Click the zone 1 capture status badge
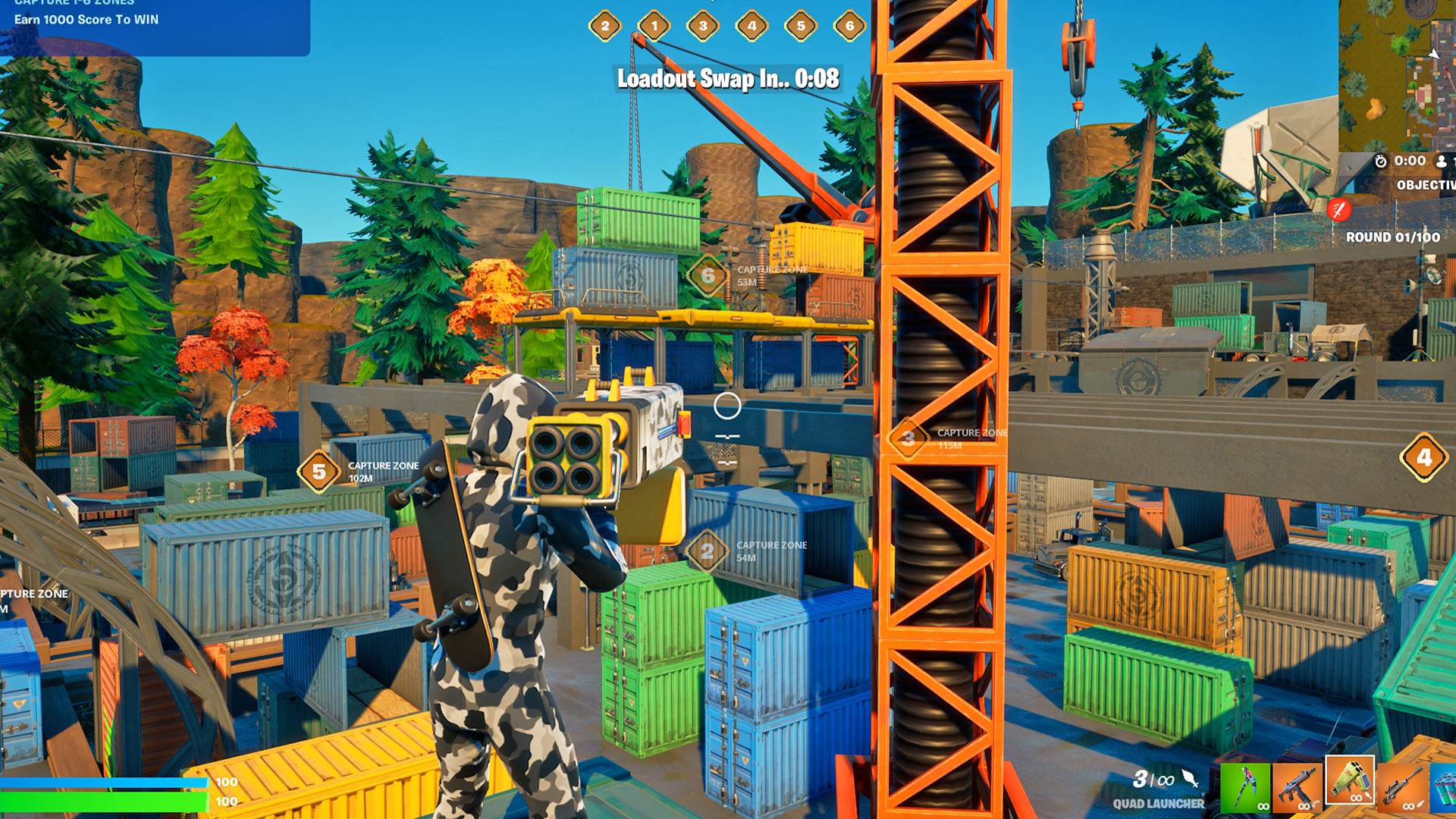The height and width of the screenshot is (819, 1456). point(654,26)
